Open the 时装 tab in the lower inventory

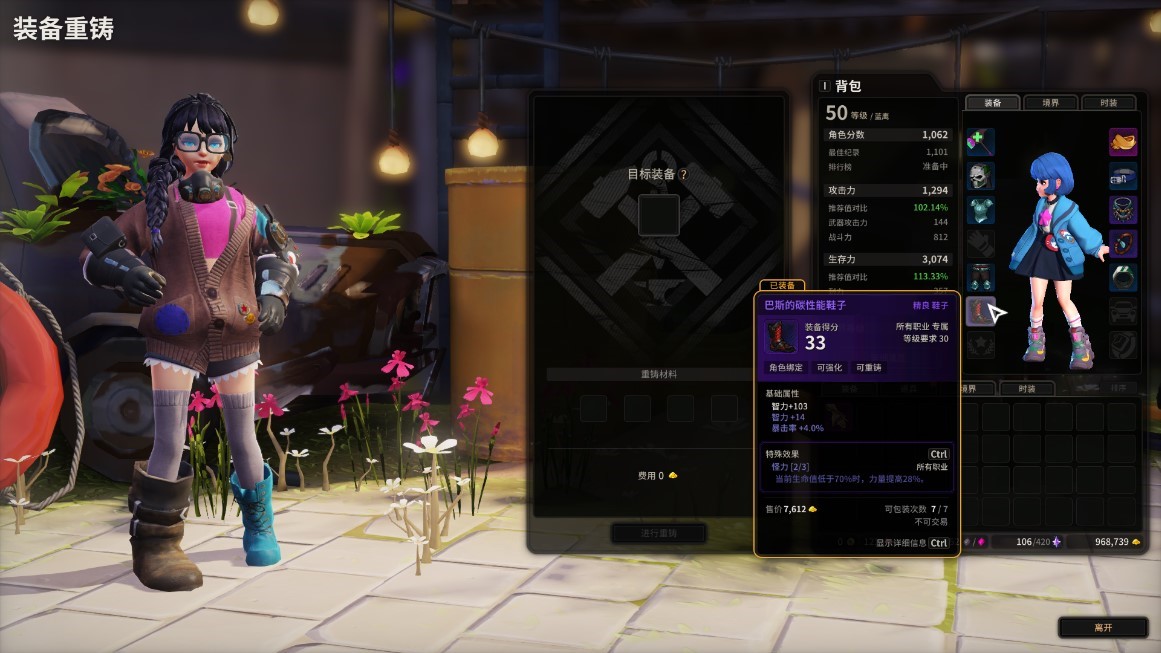(x=1026, y=389)
